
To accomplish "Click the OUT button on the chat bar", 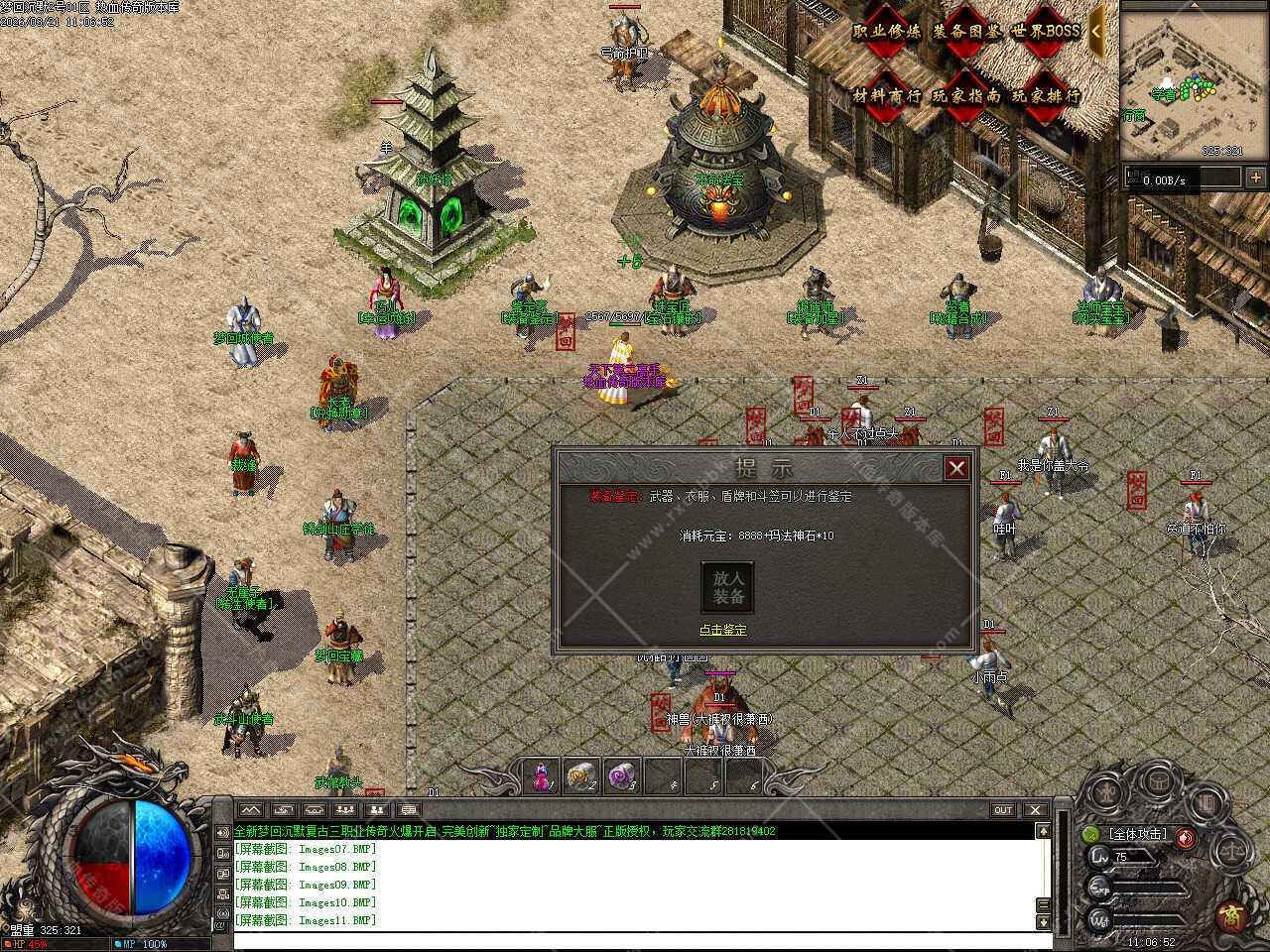I will (1003, 810).
